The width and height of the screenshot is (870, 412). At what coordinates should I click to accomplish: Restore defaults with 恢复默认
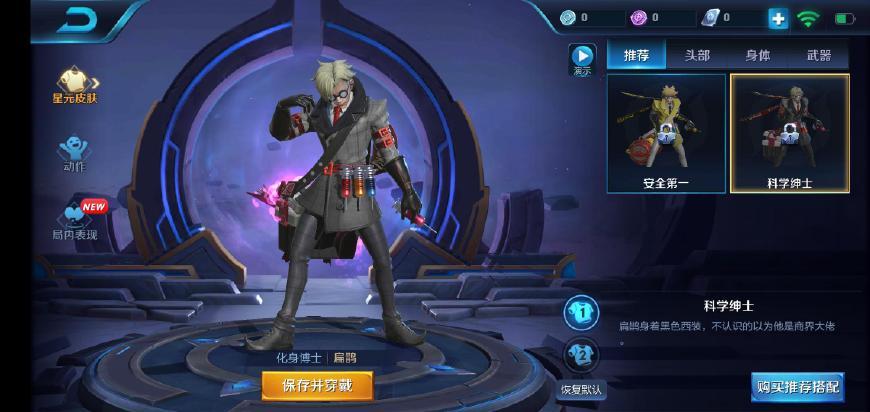pyautogui.click(x=580, y=388)
